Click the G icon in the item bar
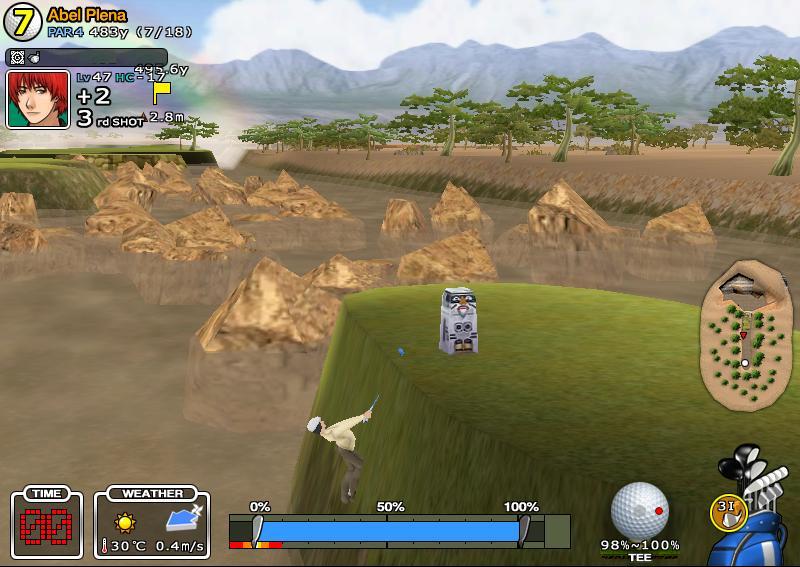Screen dimensions: 800x567 [x=17, y=58]
